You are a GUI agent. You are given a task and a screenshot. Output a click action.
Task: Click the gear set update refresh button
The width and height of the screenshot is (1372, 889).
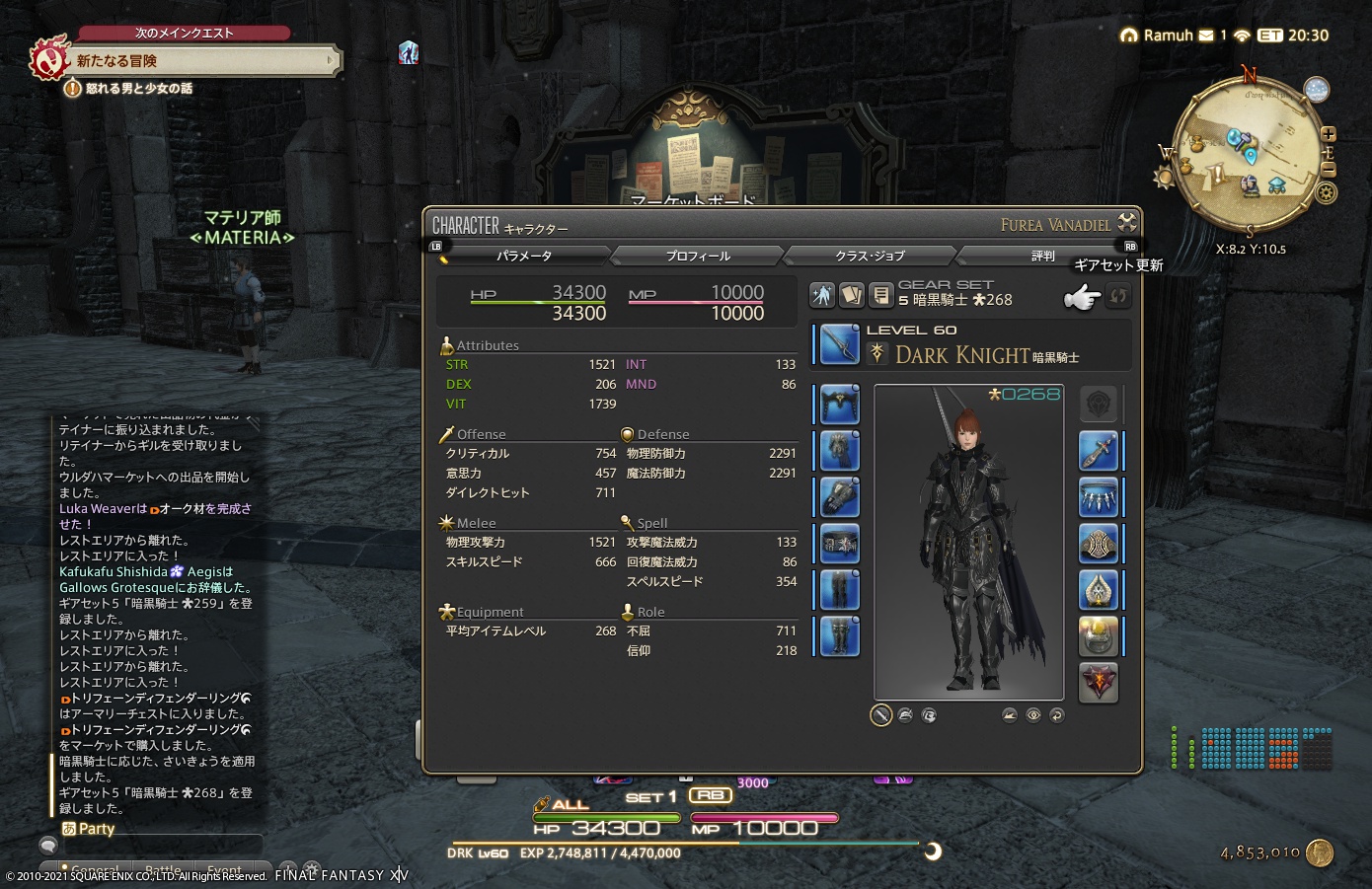point(1118,295)
